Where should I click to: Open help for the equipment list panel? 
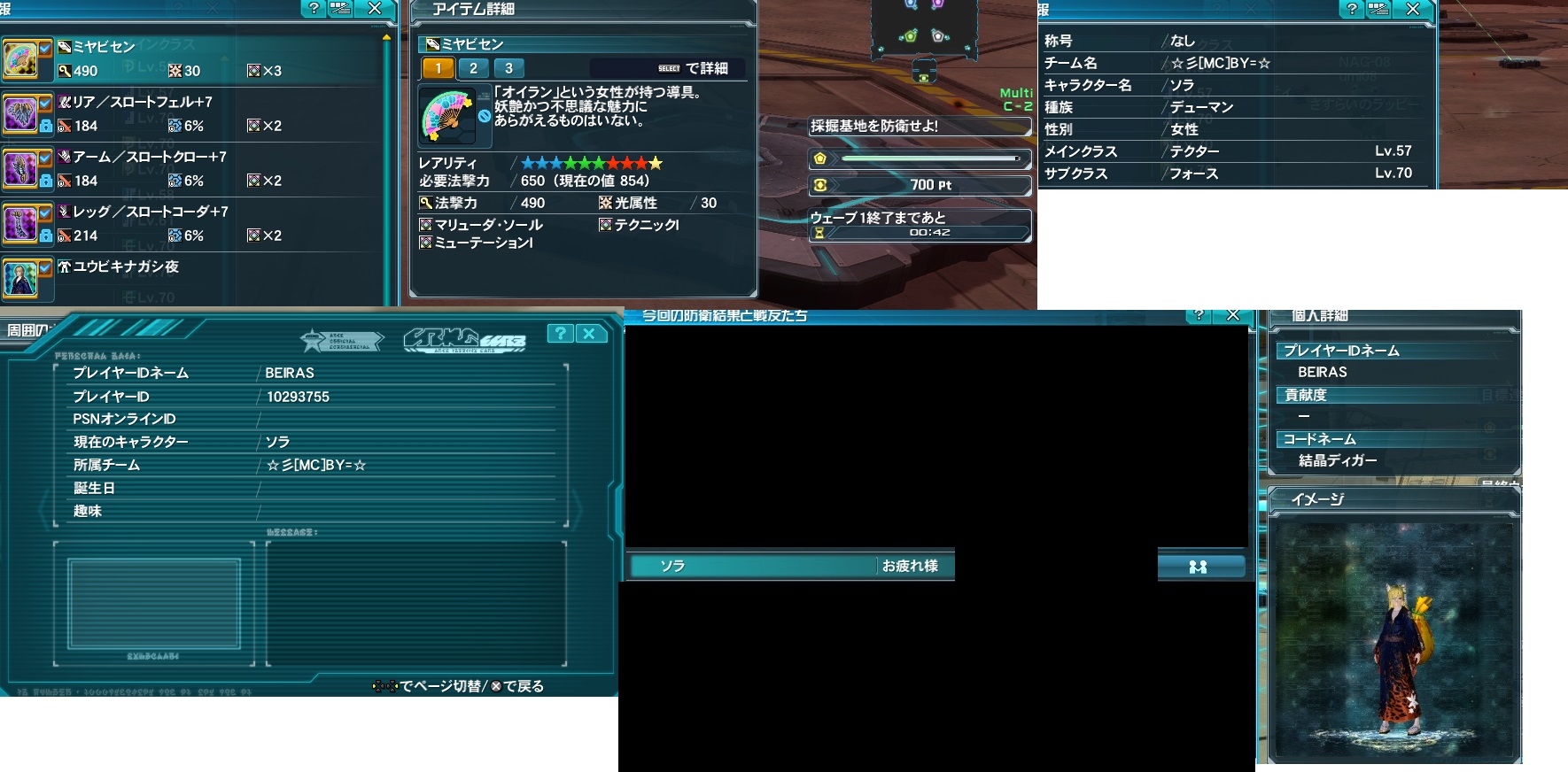click(314, 9)
